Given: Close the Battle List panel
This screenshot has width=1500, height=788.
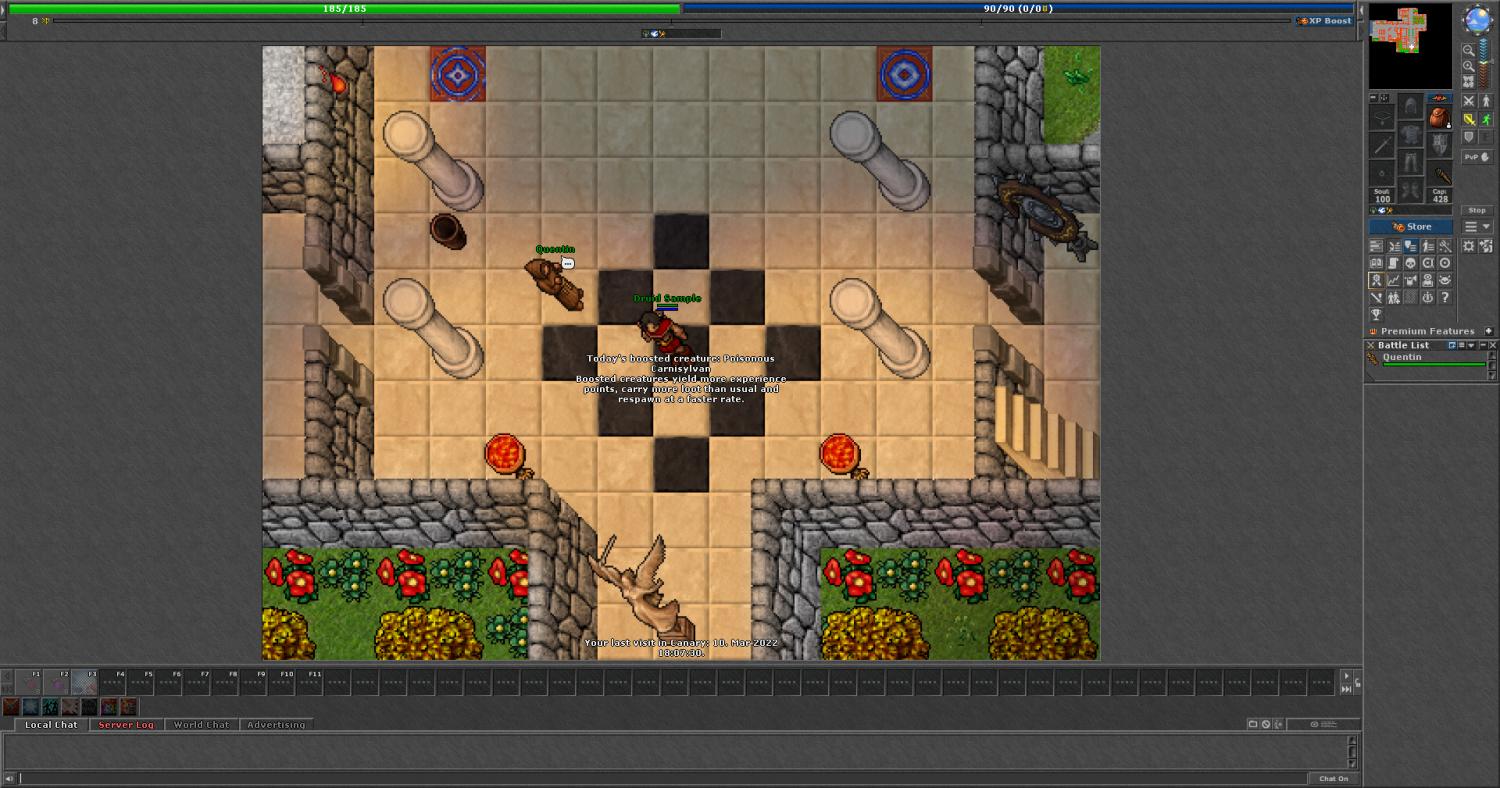Looking at the screenshot, I should point(1493,345).
